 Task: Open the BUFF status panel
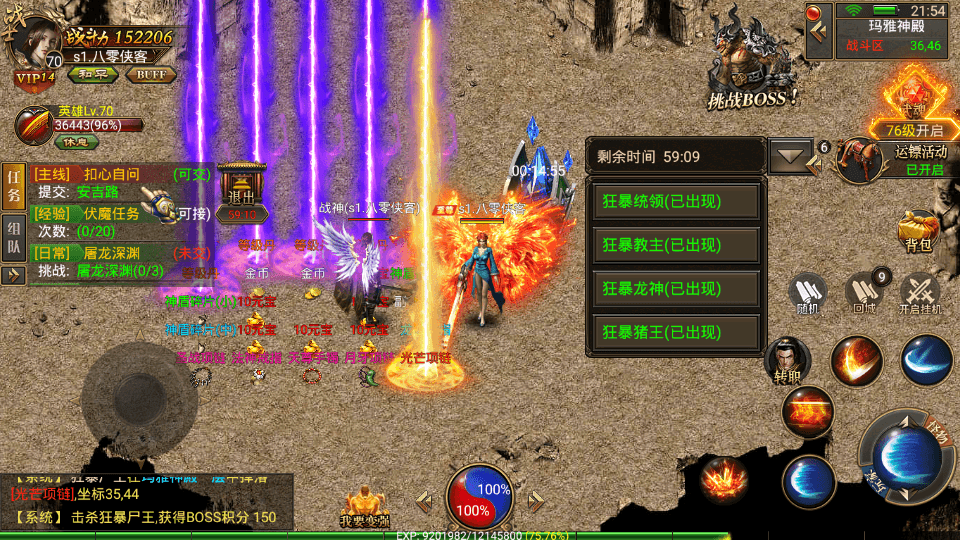[x=151, y=74]
